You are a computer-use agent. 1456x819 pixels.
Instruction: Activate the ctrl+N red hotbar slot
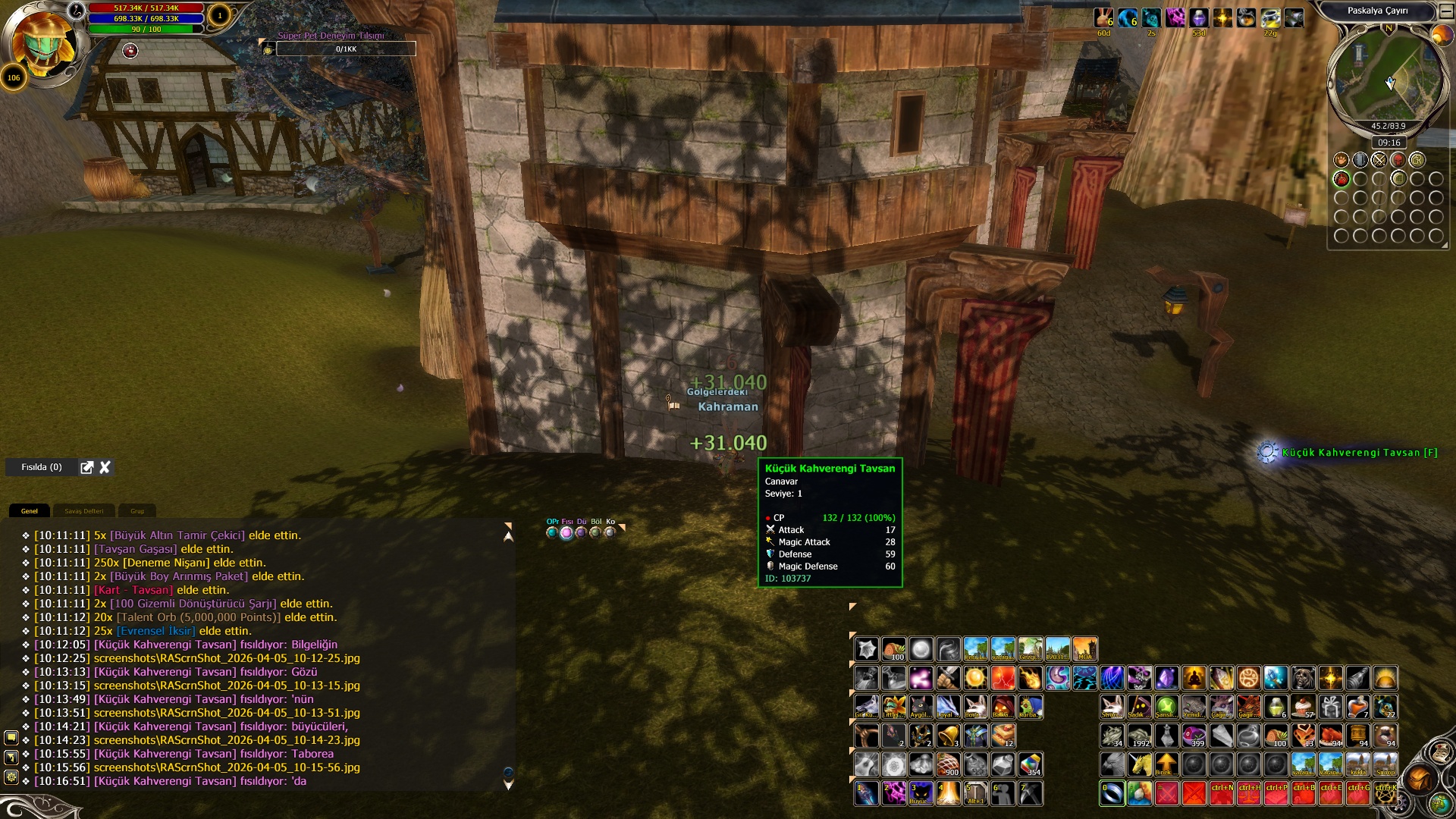click(1221, 793)
